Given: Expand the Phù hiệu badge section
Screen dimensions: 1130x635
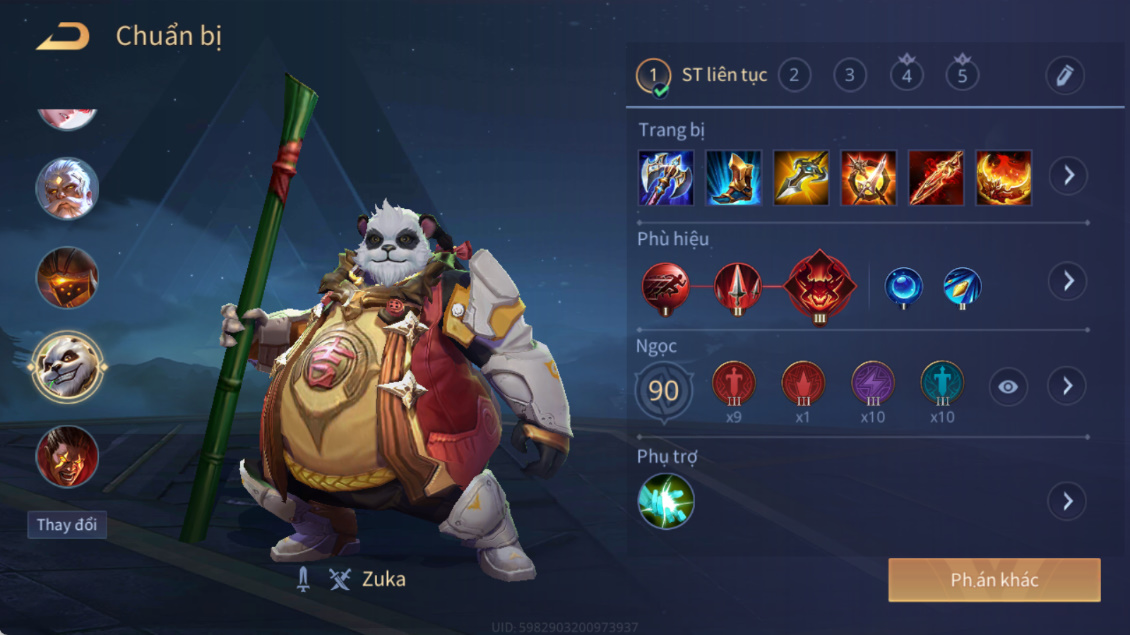Looking at the screenshot, I should click(x=1068, y=281).
